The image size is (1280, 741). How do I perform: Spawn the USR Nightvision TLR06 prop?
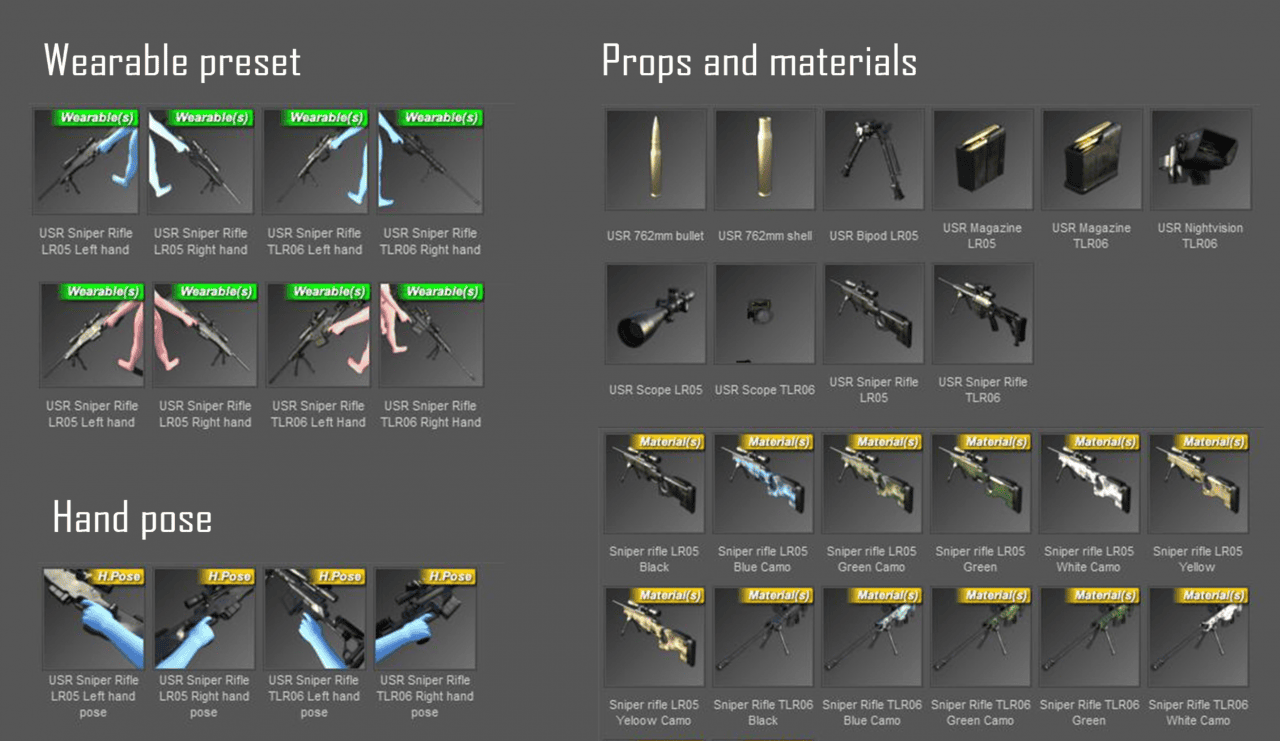coord(1200,159)
